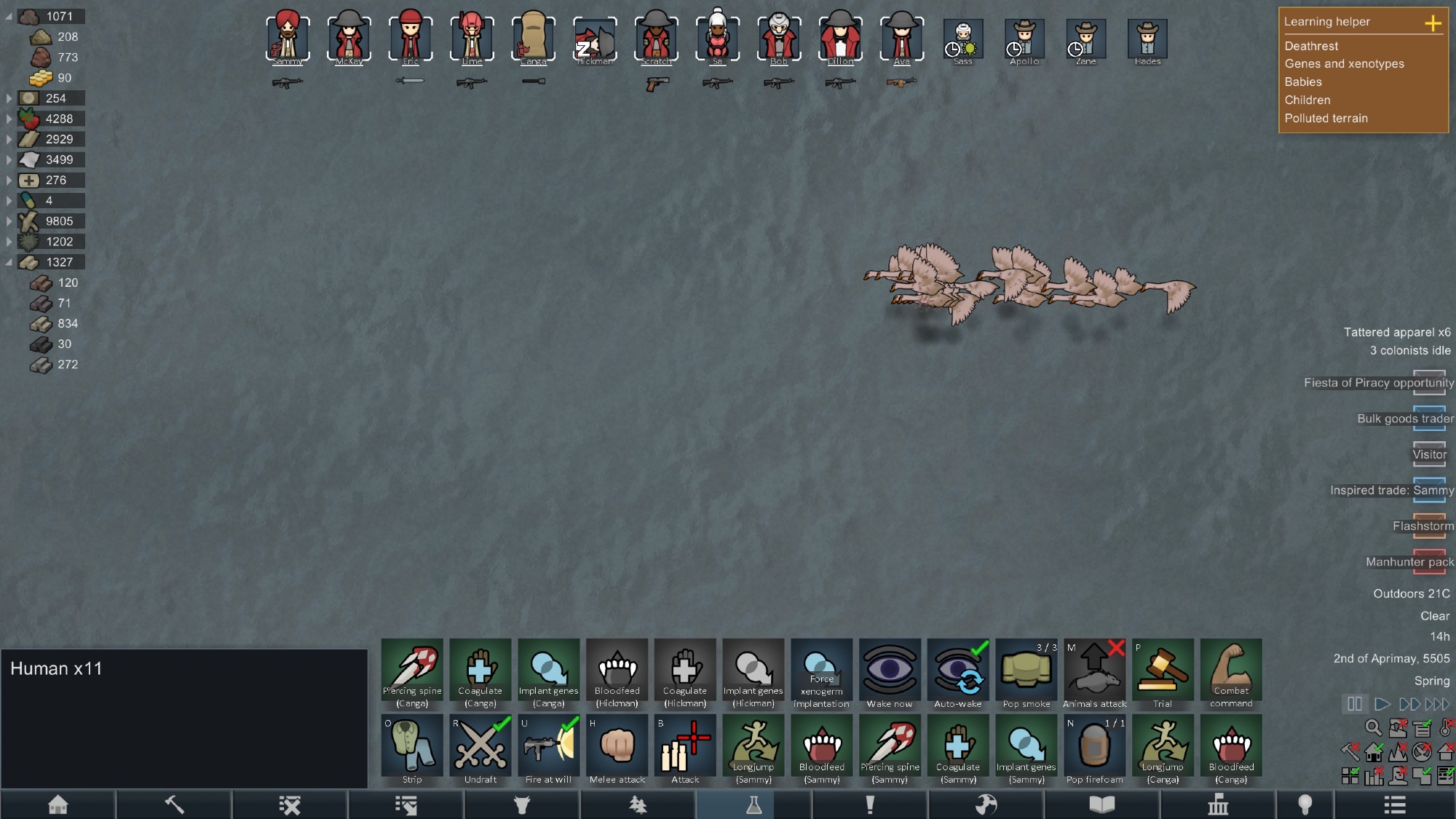
Task: Undraft the selected colonists
Action: [x=480, y=748]
